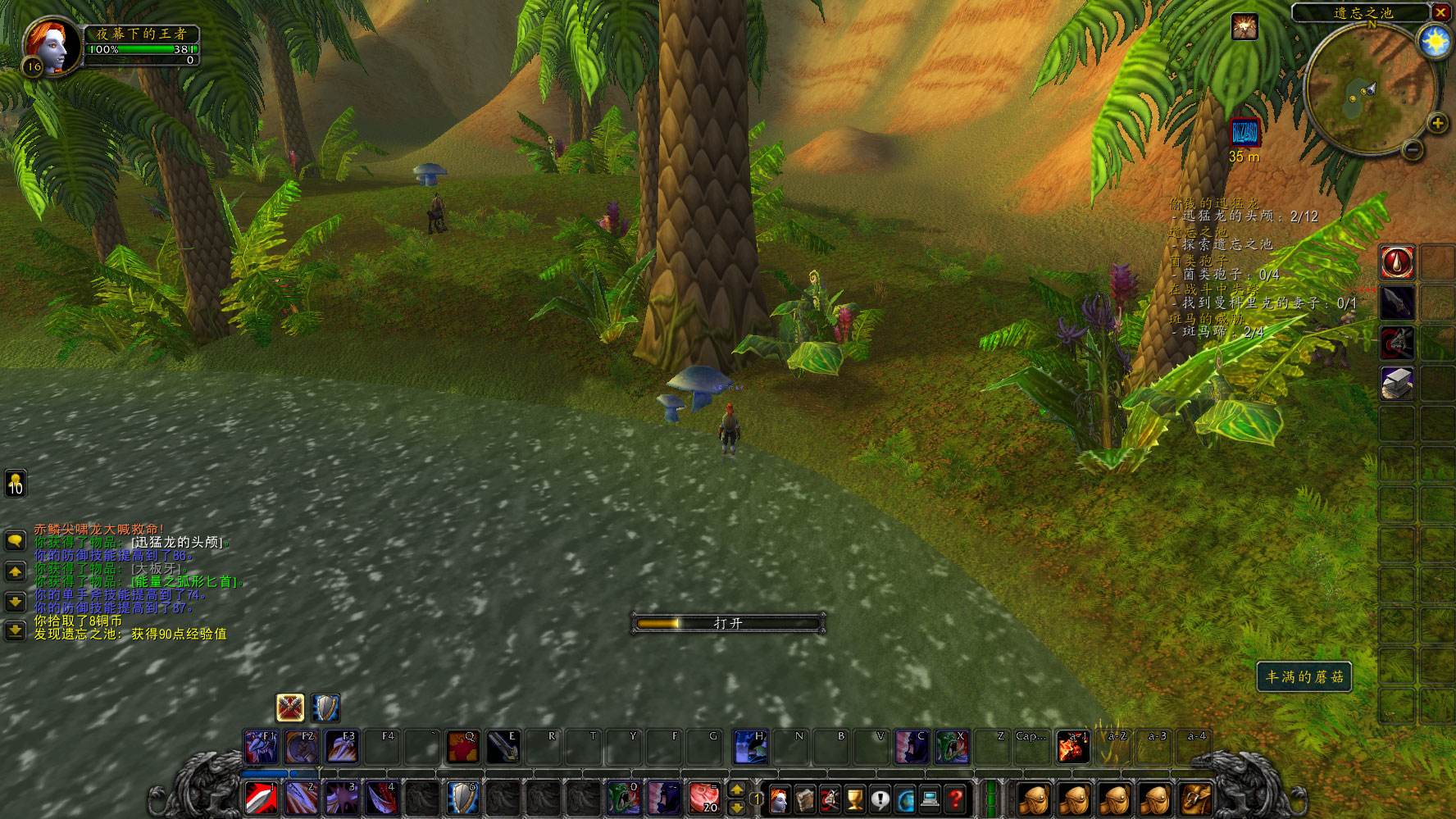Select the player portrait of the red-haired character
Viewport: 1456px width, 819px height.
[52, 45]
